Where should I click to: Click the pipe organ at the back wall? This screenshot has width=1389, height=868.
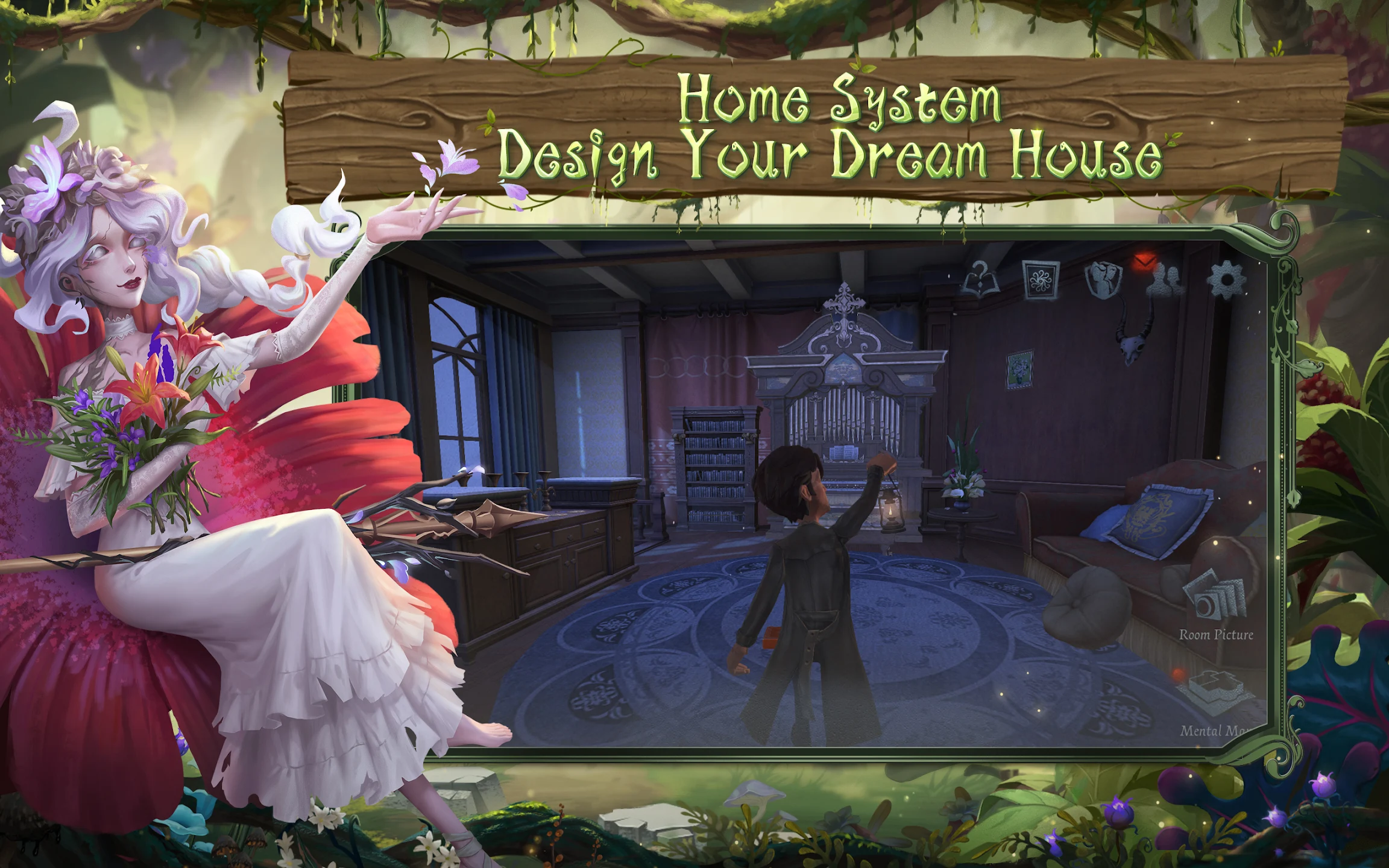point(844,410)
